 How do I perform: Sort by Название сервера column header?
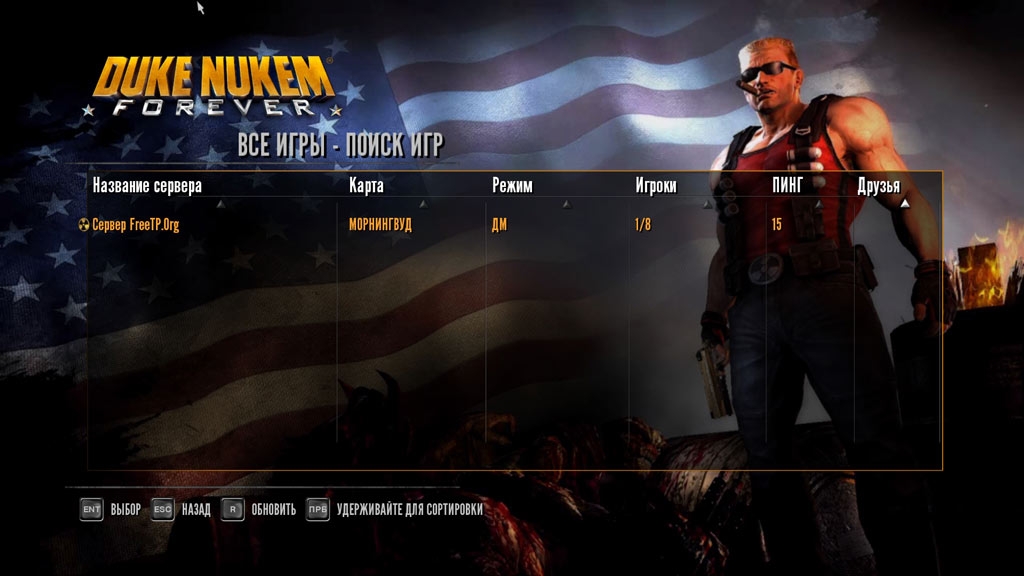(147, 186)
